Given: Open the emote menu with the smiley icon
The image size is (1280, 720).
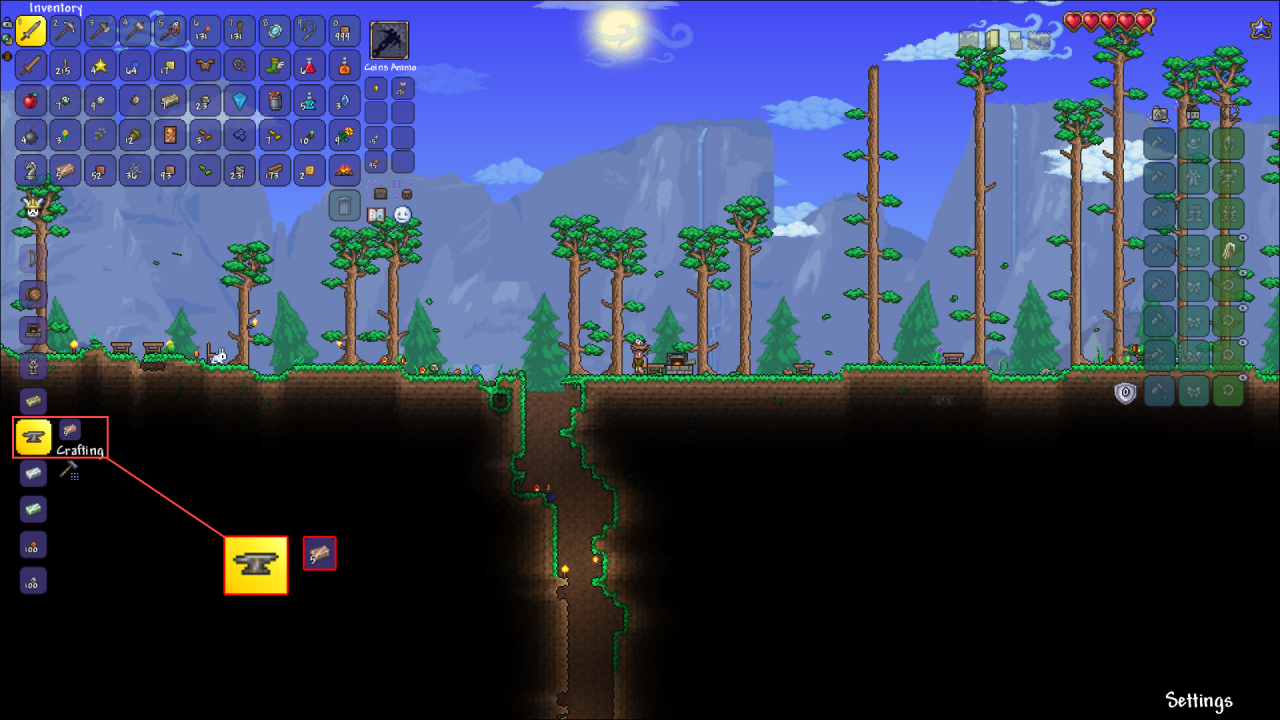Looking at the screenshot, I should [403, 214].
